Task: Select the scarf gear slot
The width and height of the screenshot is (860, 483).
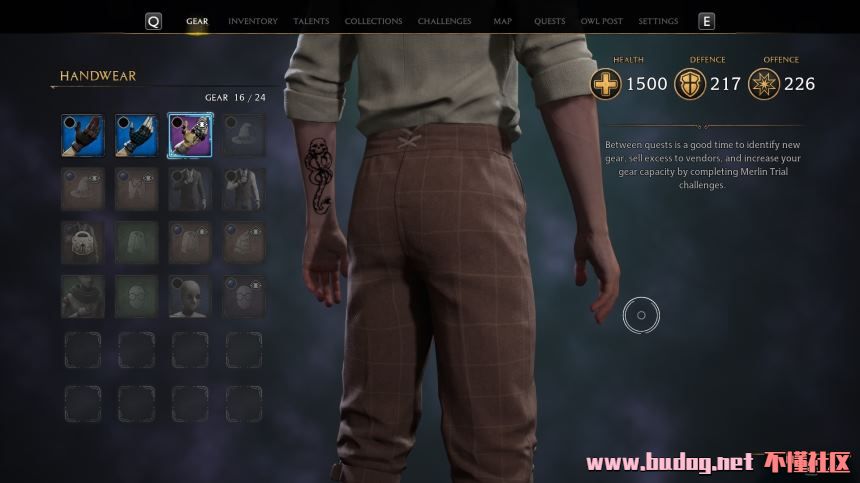Action: (x=83, y=297)
